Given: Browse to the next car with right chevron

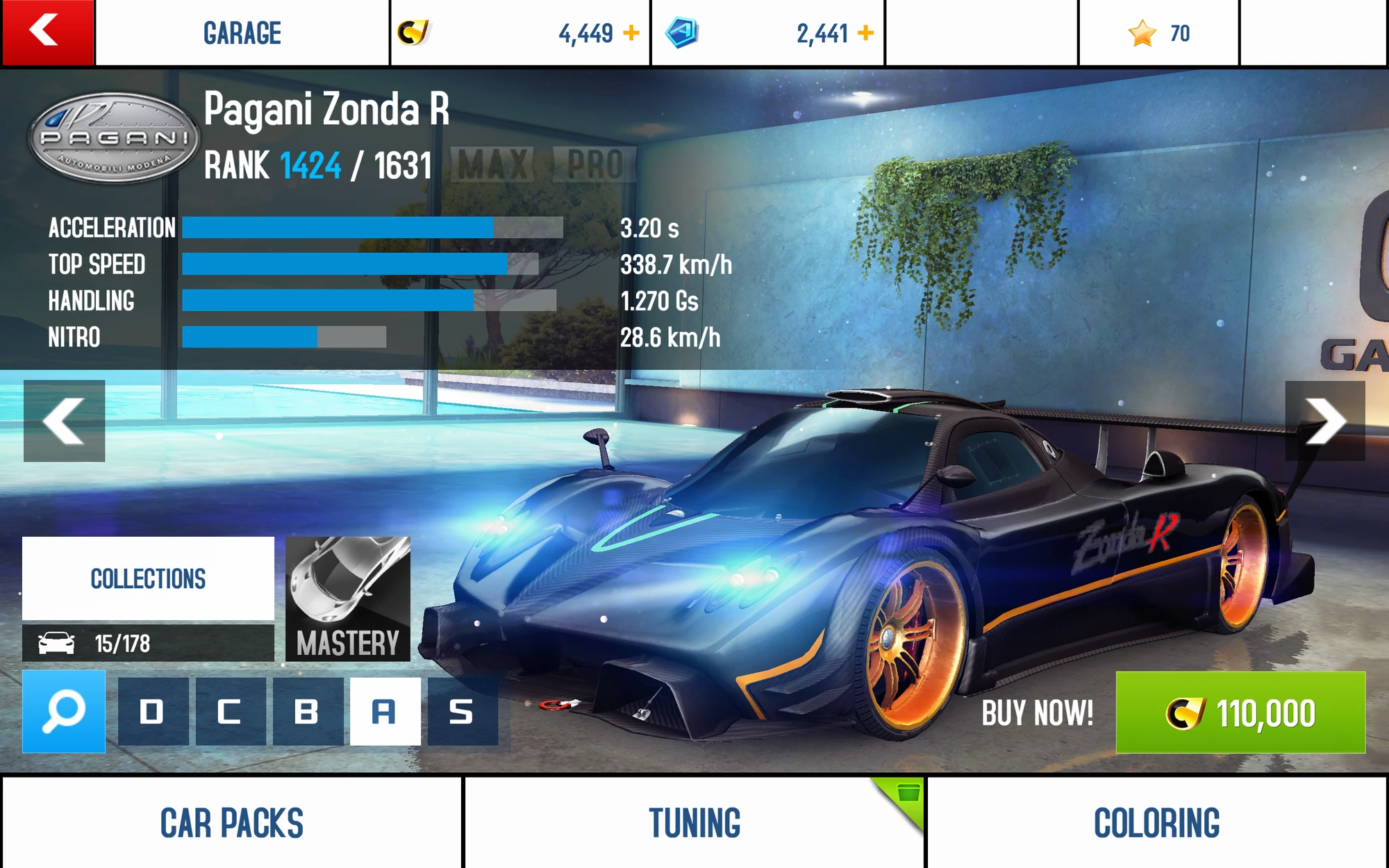Looking at the screenshot, I should (x=1325, y=419).
